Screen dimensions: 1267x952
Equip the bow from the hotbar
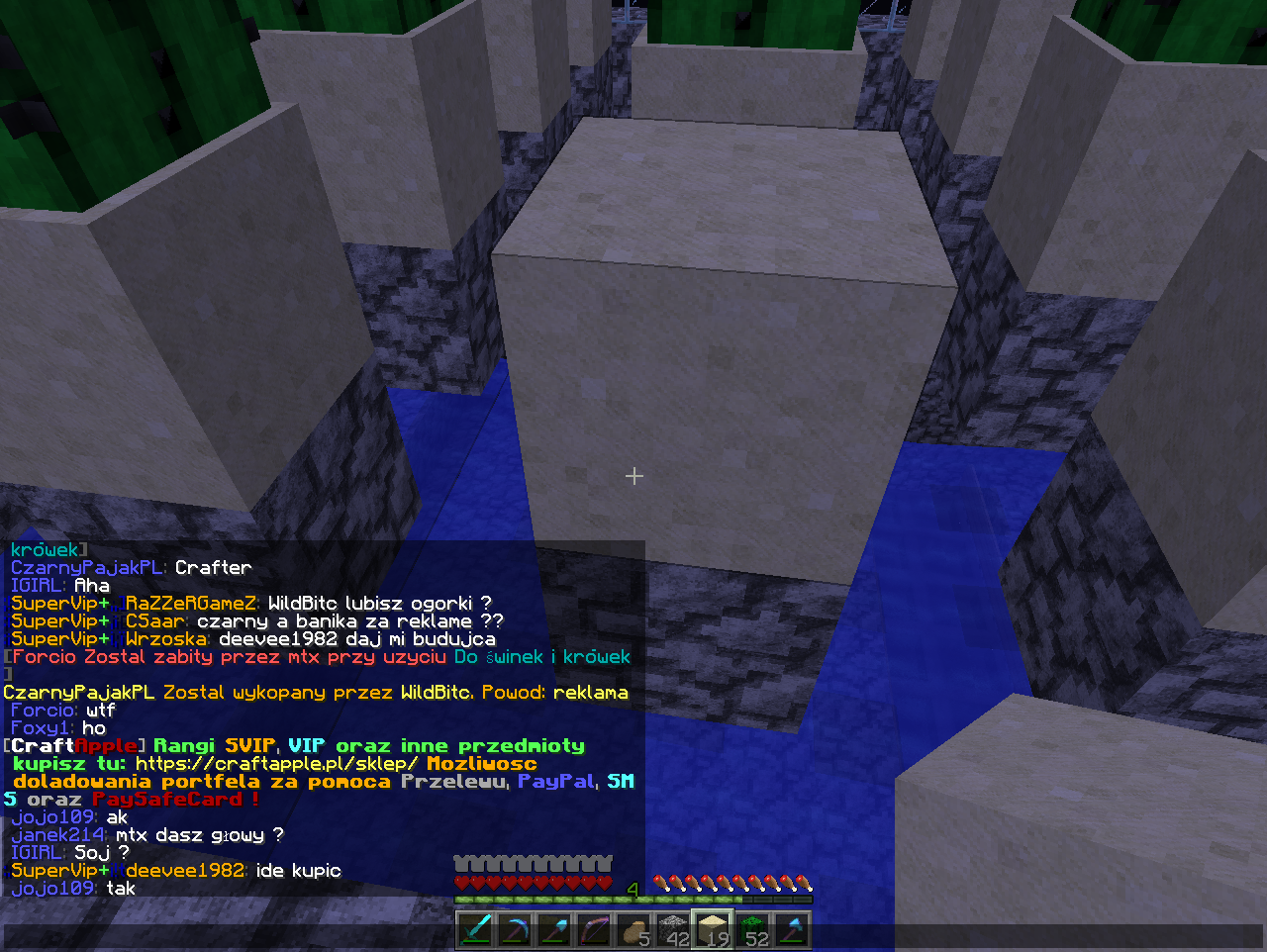(x=594, y=931)
